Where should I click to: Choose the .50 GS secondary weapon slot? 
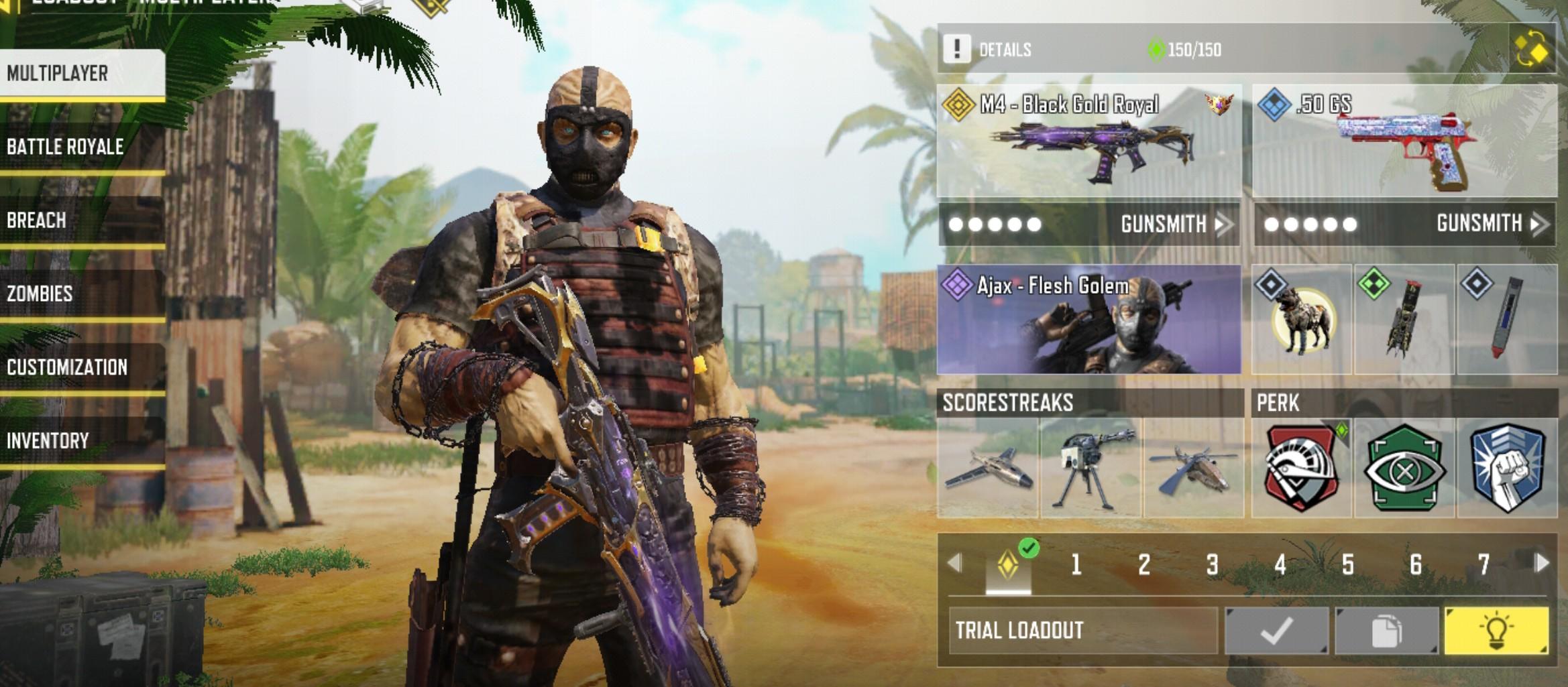[1404, 141]
